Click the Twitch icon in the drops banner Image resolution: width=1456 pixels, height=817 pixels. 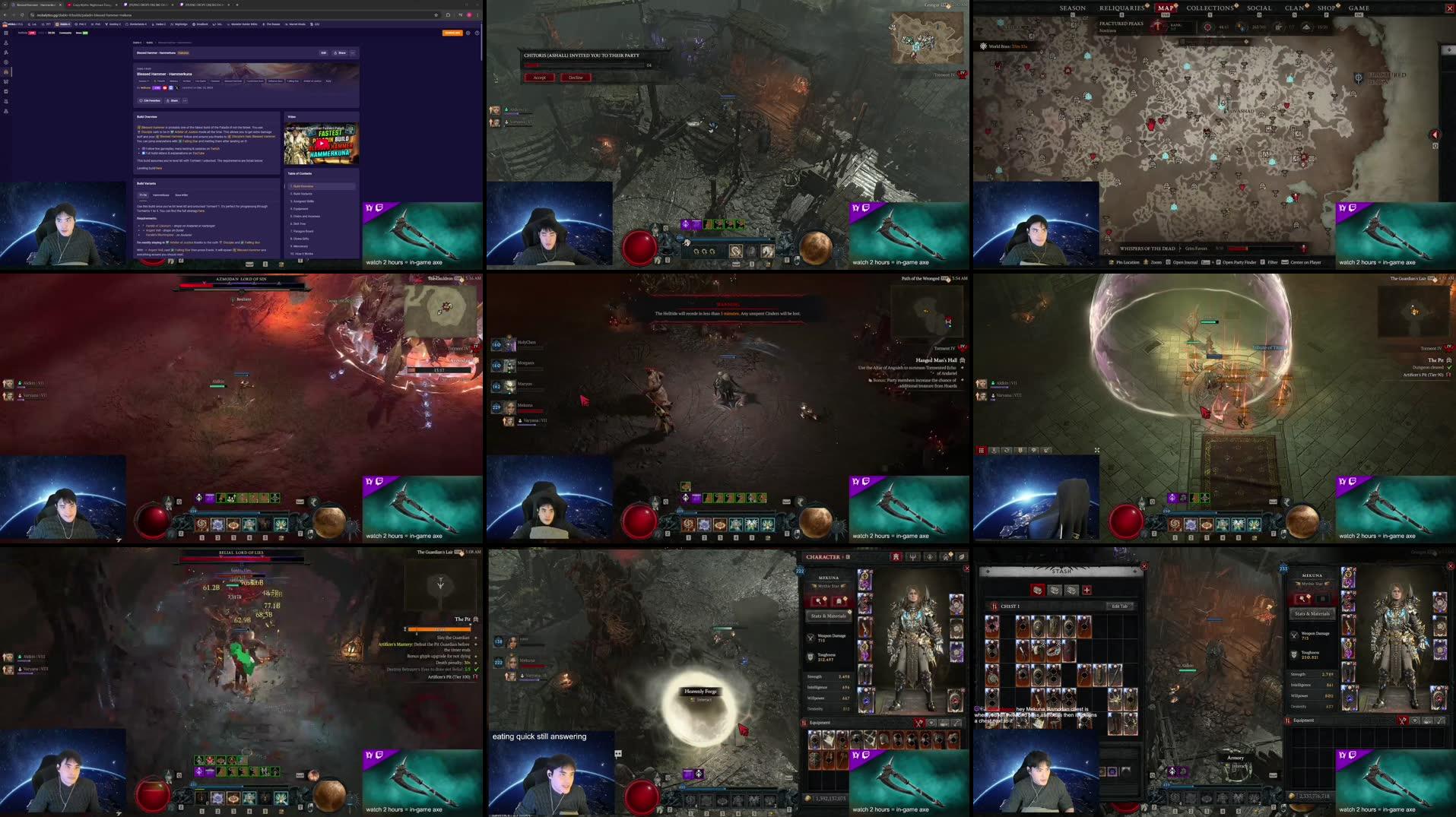coord(379,207)
